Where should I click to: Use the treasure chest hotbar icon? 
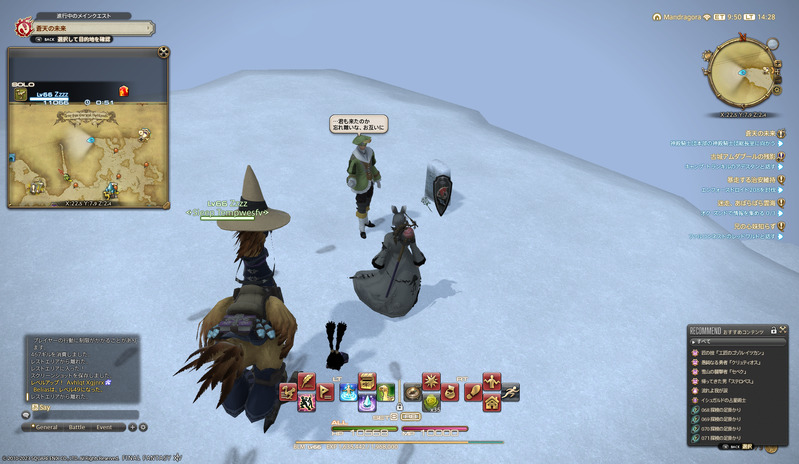pos(367,382)
